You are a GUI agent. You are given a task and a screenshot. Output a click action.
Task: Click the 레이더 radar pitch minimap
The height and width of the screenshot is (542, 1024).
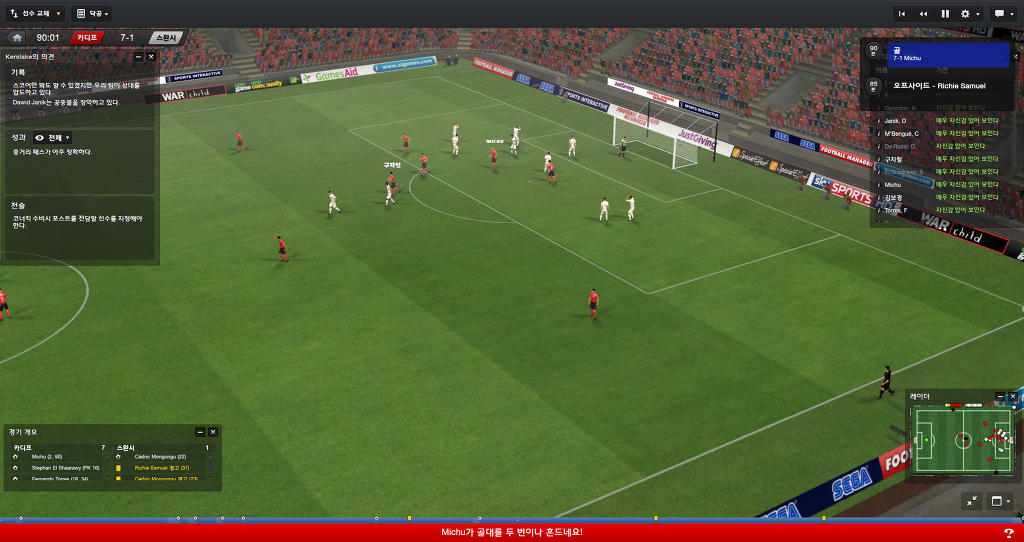point(961,440)
